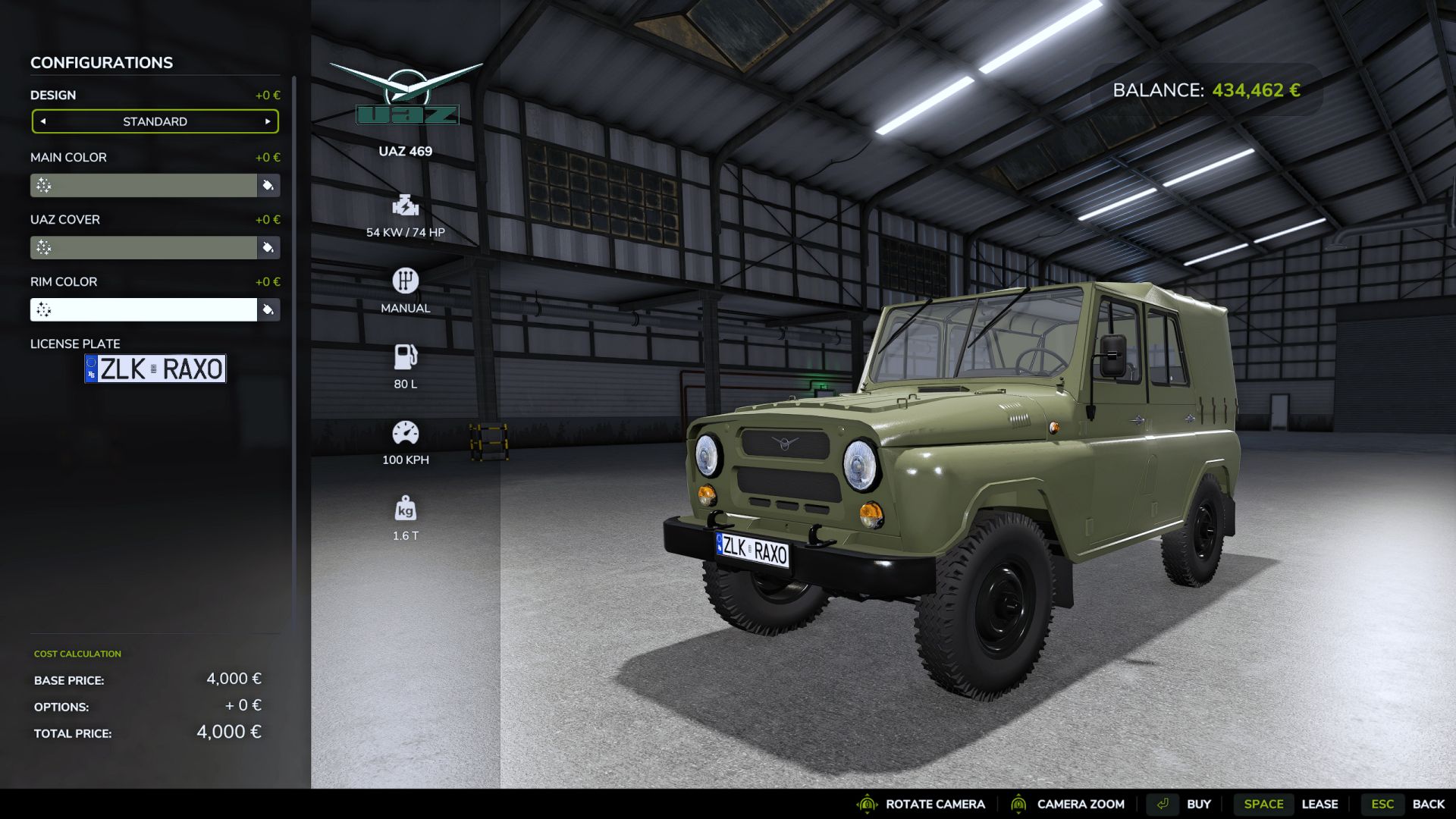Open the Configurations panel header
Screen dimensions: 1456x819
[100, 62]
